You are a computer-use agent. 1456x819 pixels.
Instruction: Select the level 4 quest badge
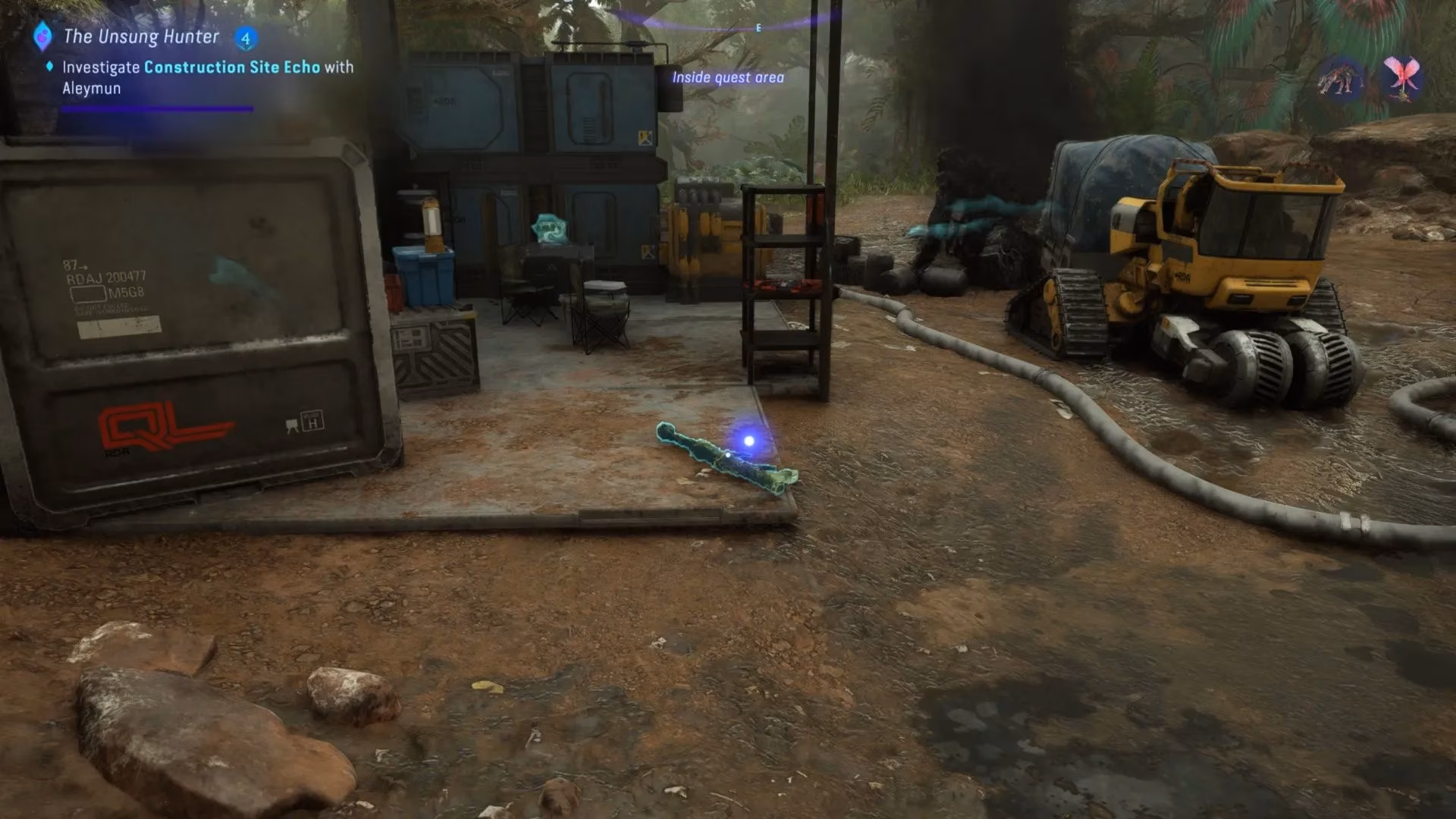[245, 38]
